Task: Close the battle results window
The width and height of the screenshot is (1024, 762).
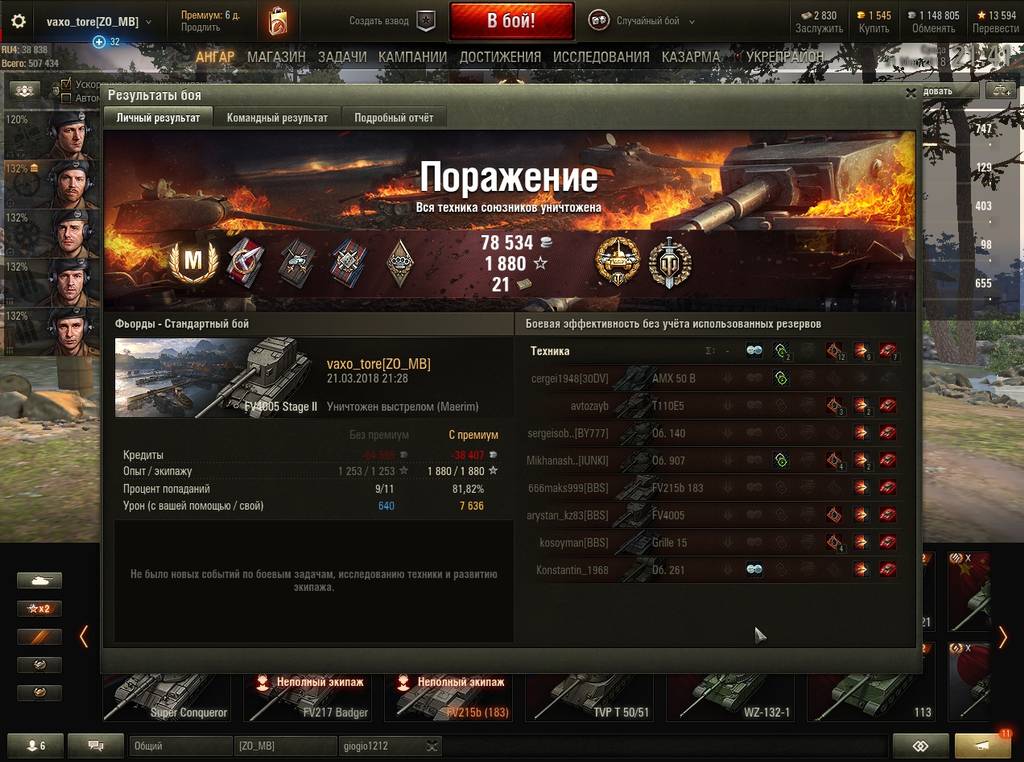Action: [910, 93]
